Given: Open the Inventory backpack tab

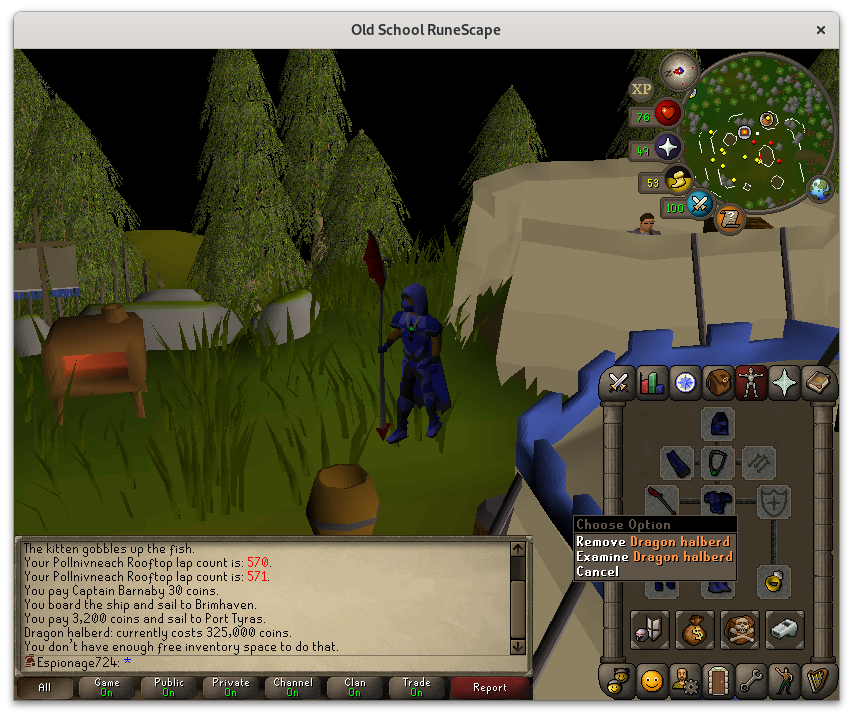Looking at the screenshot, I should [717, 383].
